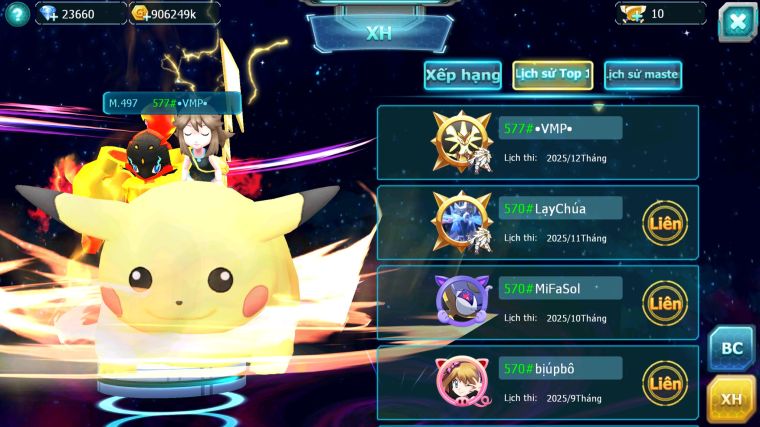Open the help question mark icon
Image resolution: width=760 pixels, height=427 pixels.
(x=16, y=14)
